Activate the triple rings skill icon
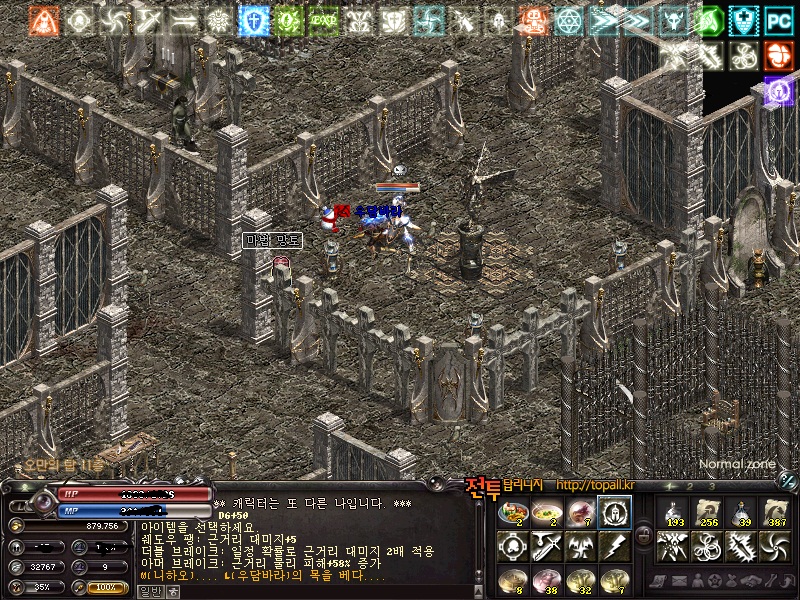800x600 pixels. (707, 546)
